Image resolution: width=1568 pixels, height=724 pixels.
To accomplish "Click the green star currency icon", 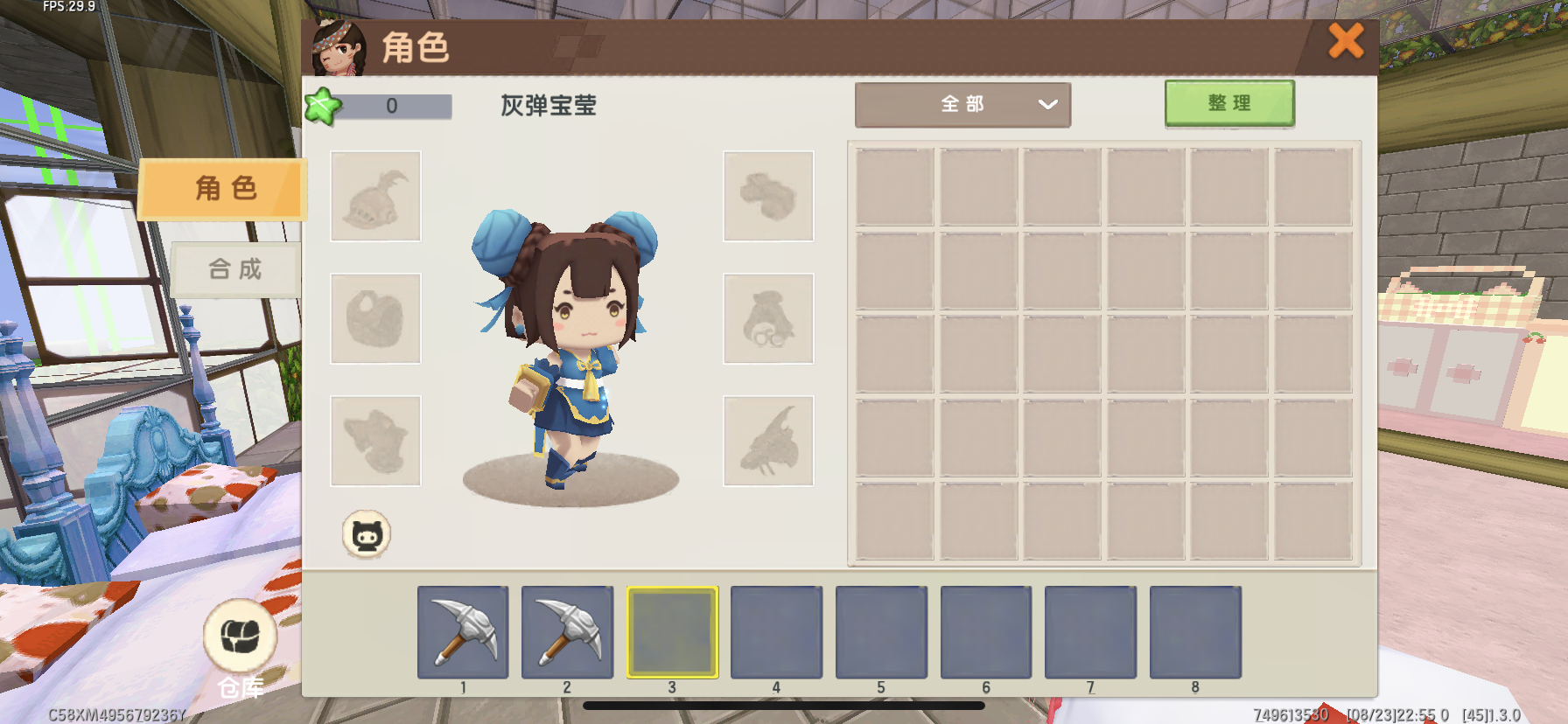I will pos(321,107).
